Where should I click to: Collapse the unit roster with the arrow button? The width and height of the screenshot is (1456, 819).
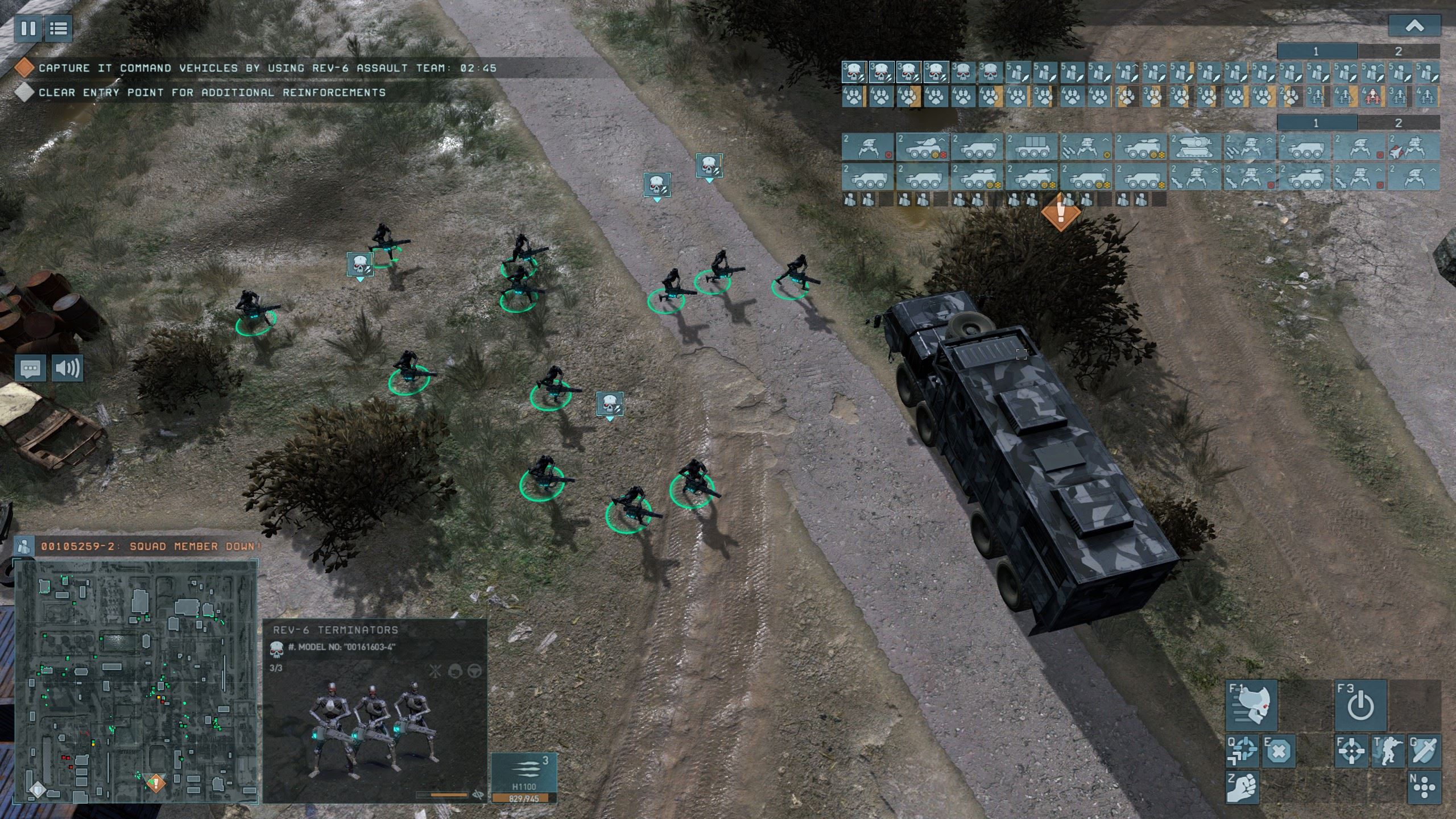pyautogui.click(x=1414, y=26)
